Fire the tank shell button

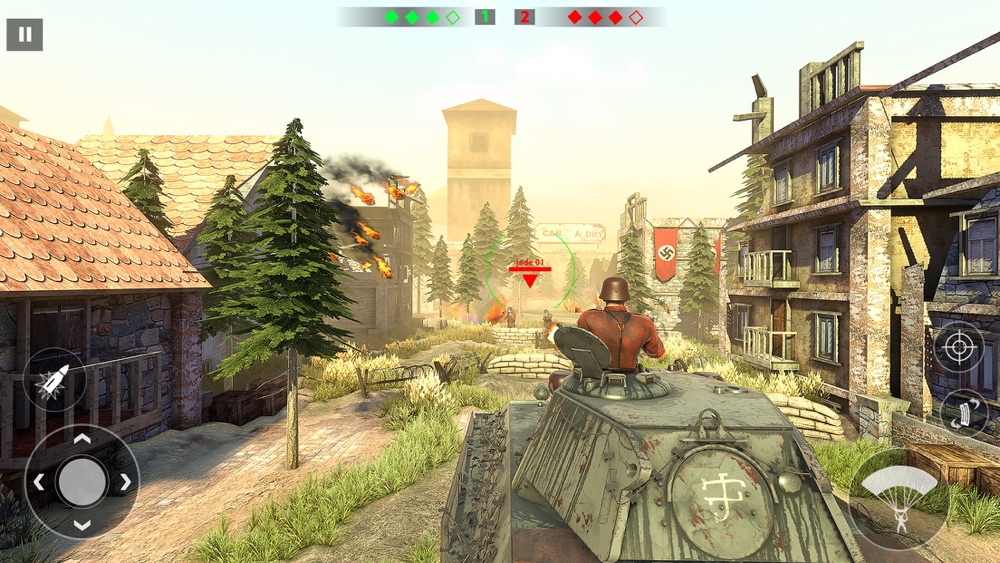54,380
